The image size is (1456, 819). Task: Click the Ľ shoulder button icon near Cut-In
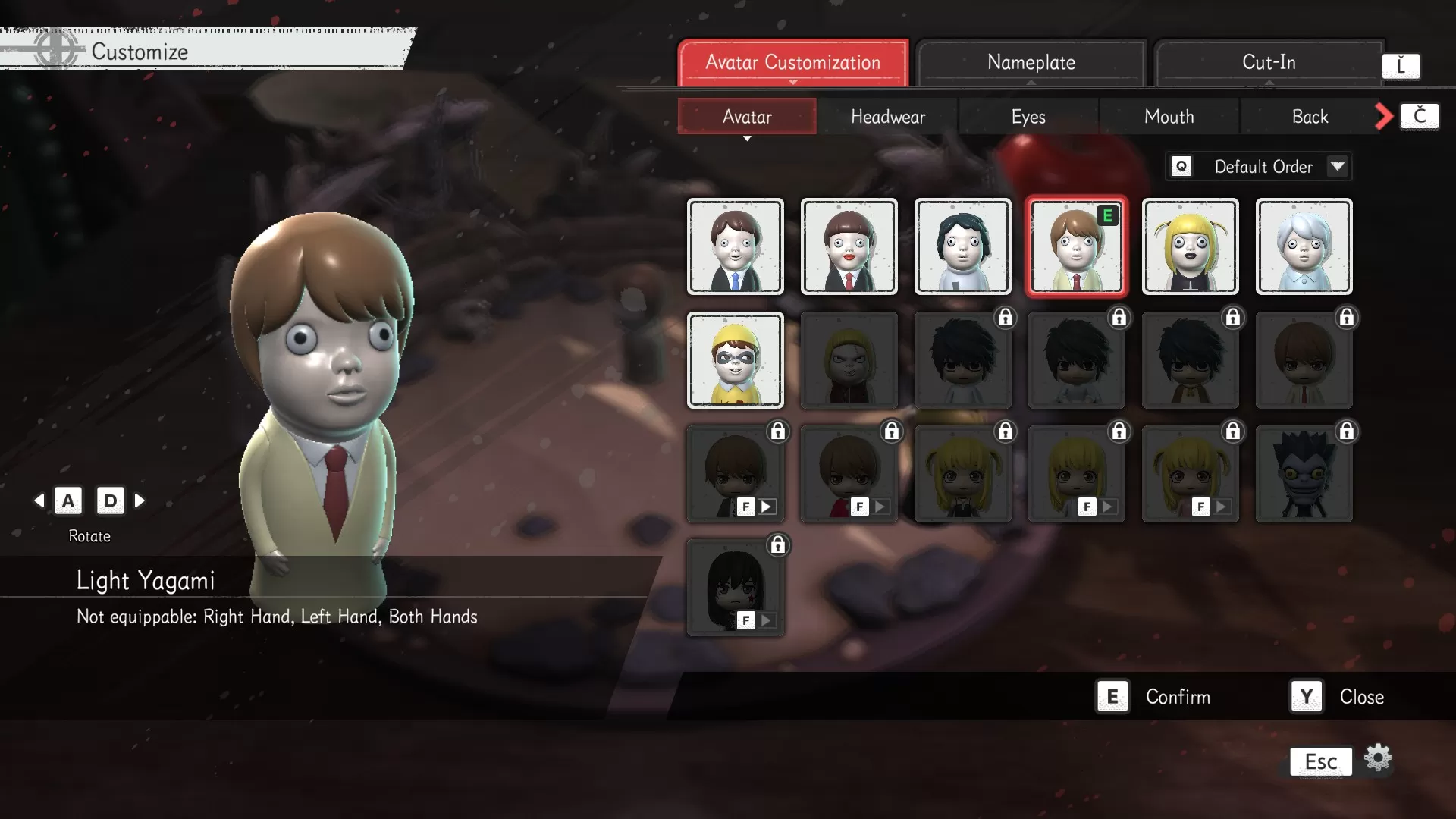pos(1402,66)
